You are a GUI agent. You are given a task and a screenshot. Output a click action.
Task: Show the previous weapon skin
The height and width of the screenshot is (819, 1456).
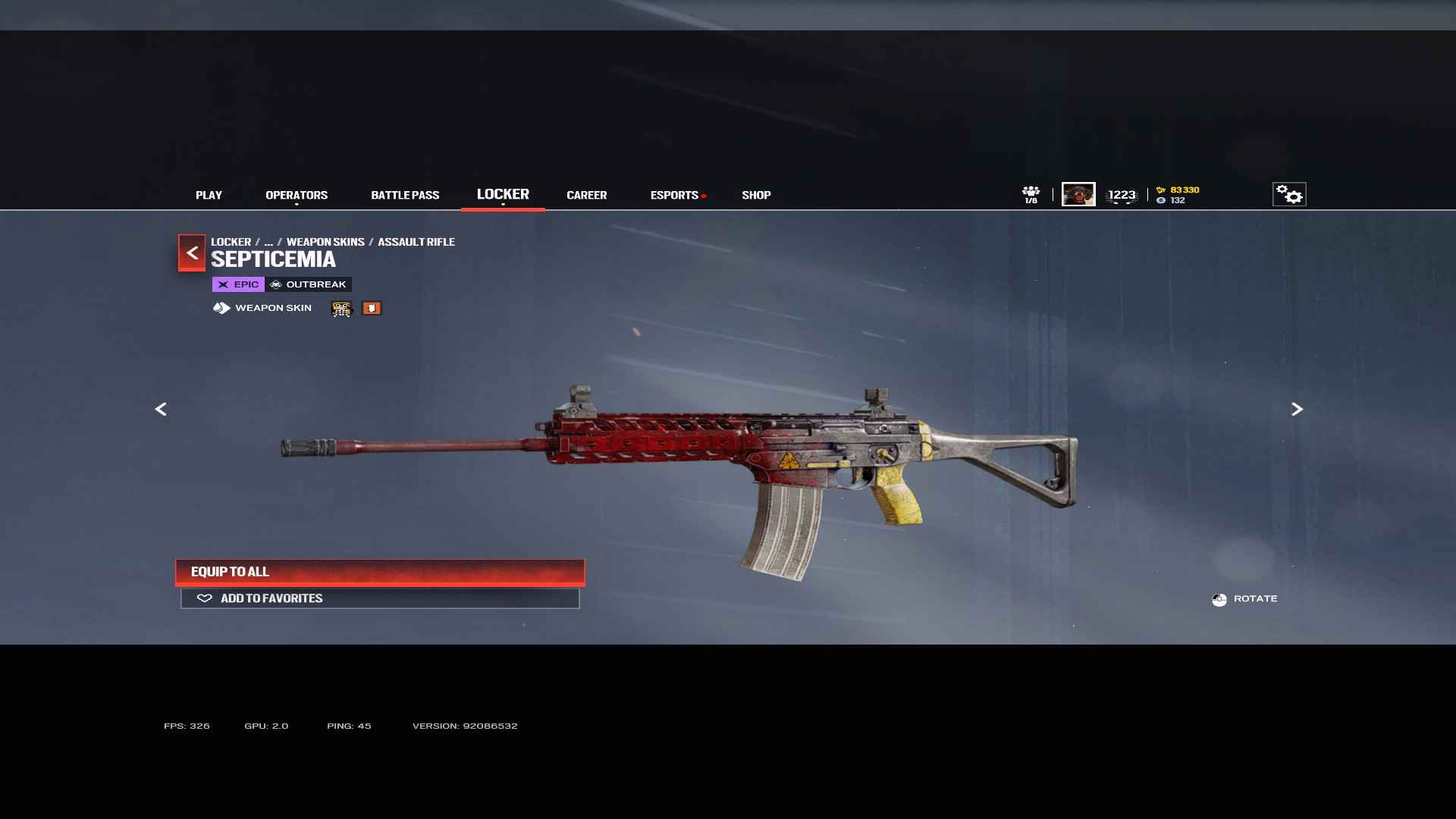(161, 409)
